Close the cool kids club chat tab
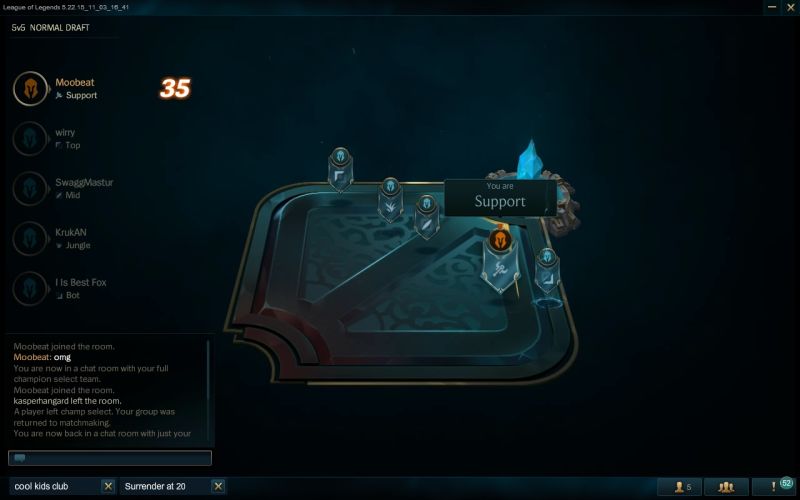 (108, 486)
